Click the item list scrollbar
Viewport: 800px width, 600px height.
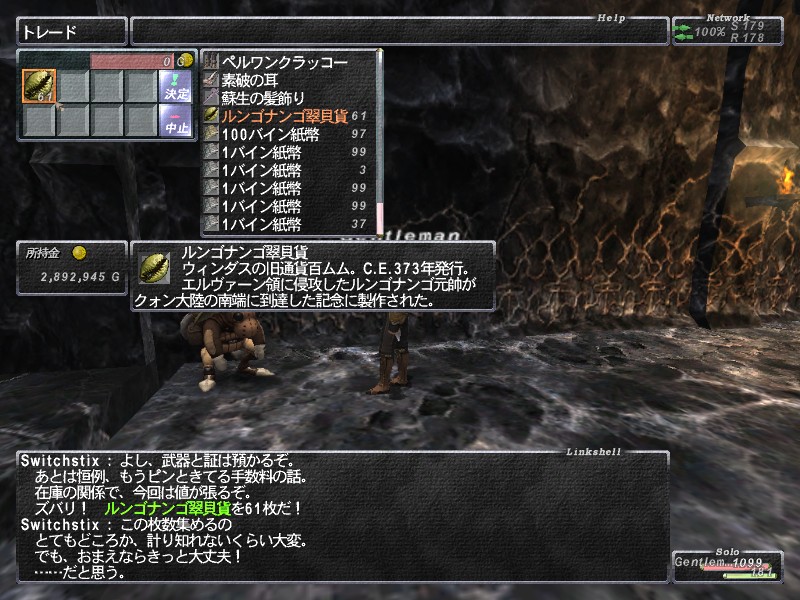pyautogui.click(x=379, y=140)
